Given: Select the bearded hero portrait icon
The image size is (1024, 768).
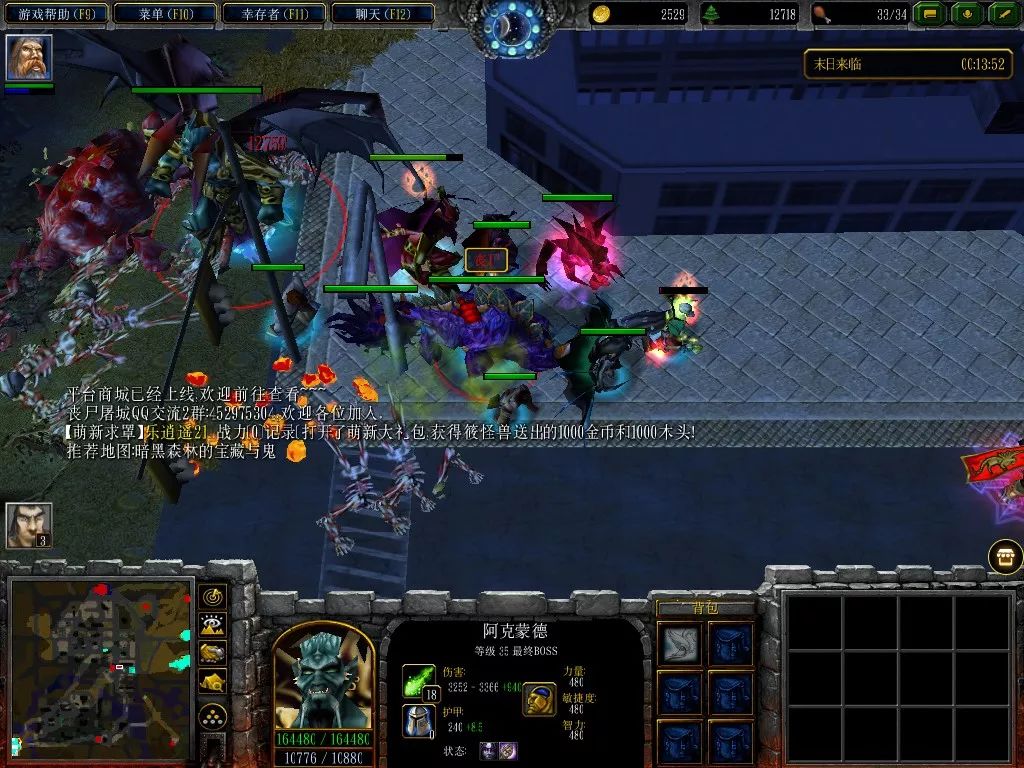Looking at the screenshot, I should [x=29, y=58].
